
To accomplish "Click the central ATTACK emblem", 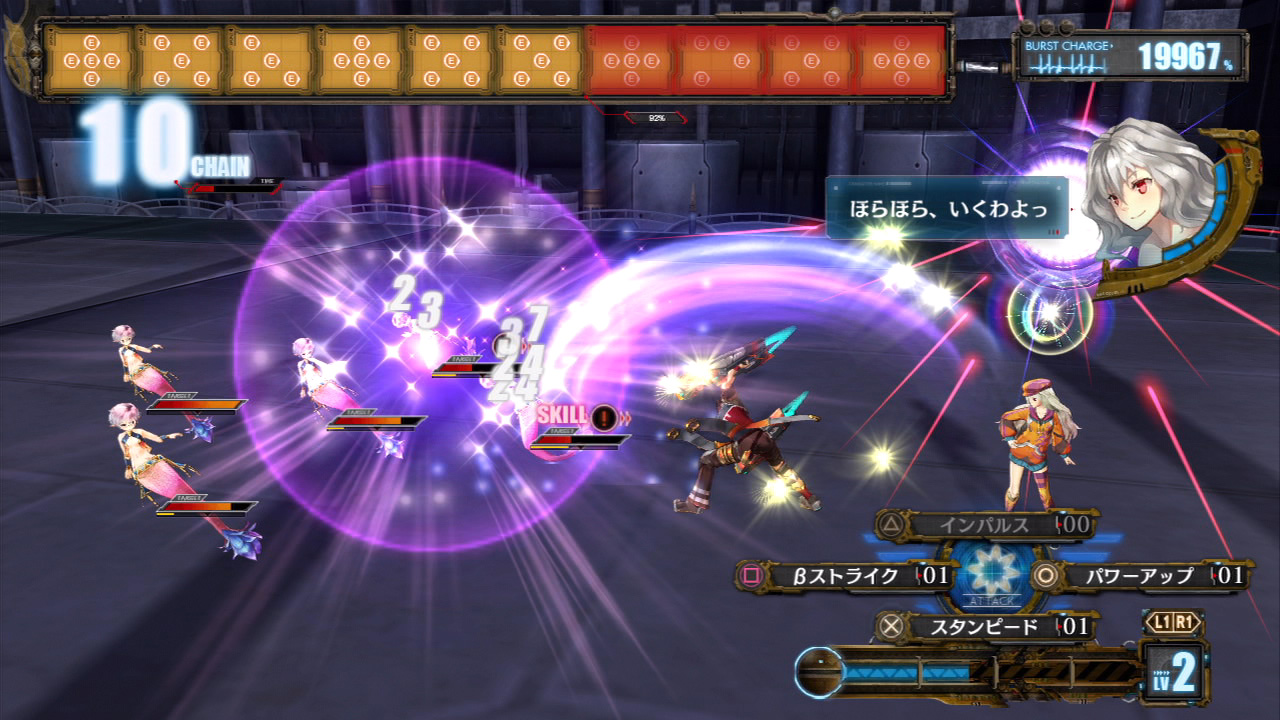I will pyautogui.click(x=992, y=577).
